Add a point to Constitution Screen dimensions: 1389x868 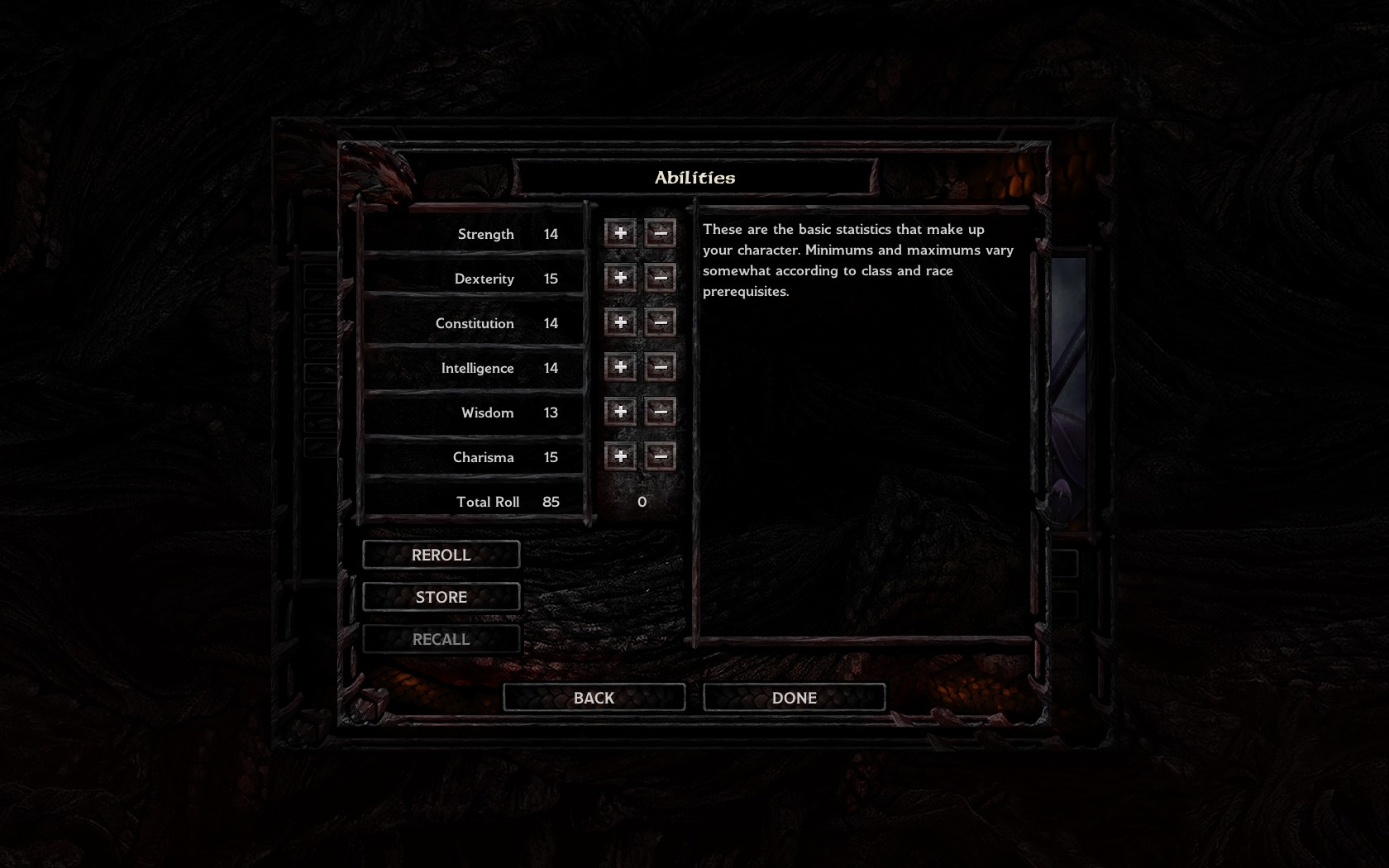point(620,323)
